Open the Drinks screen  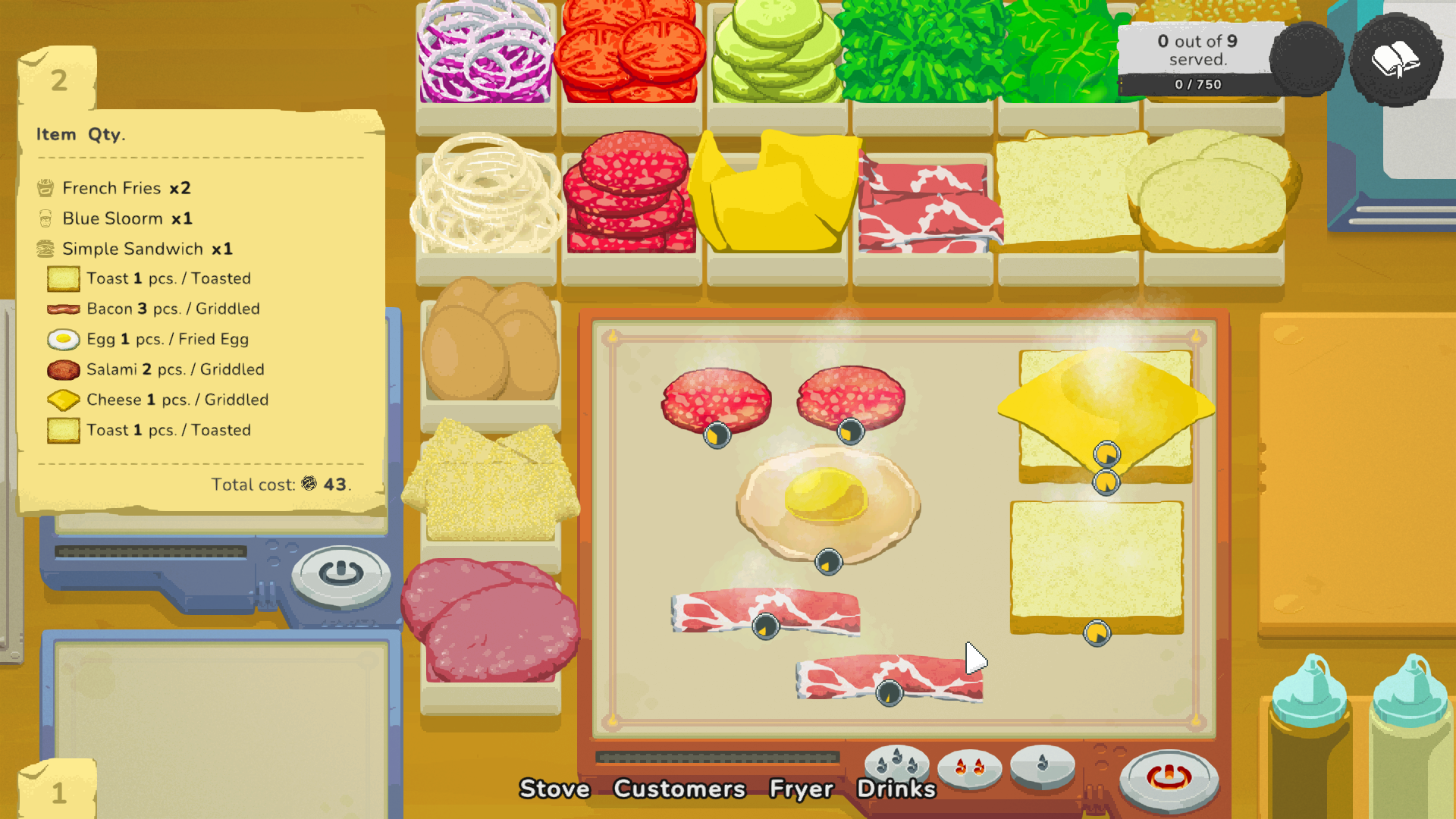[896, 789]
